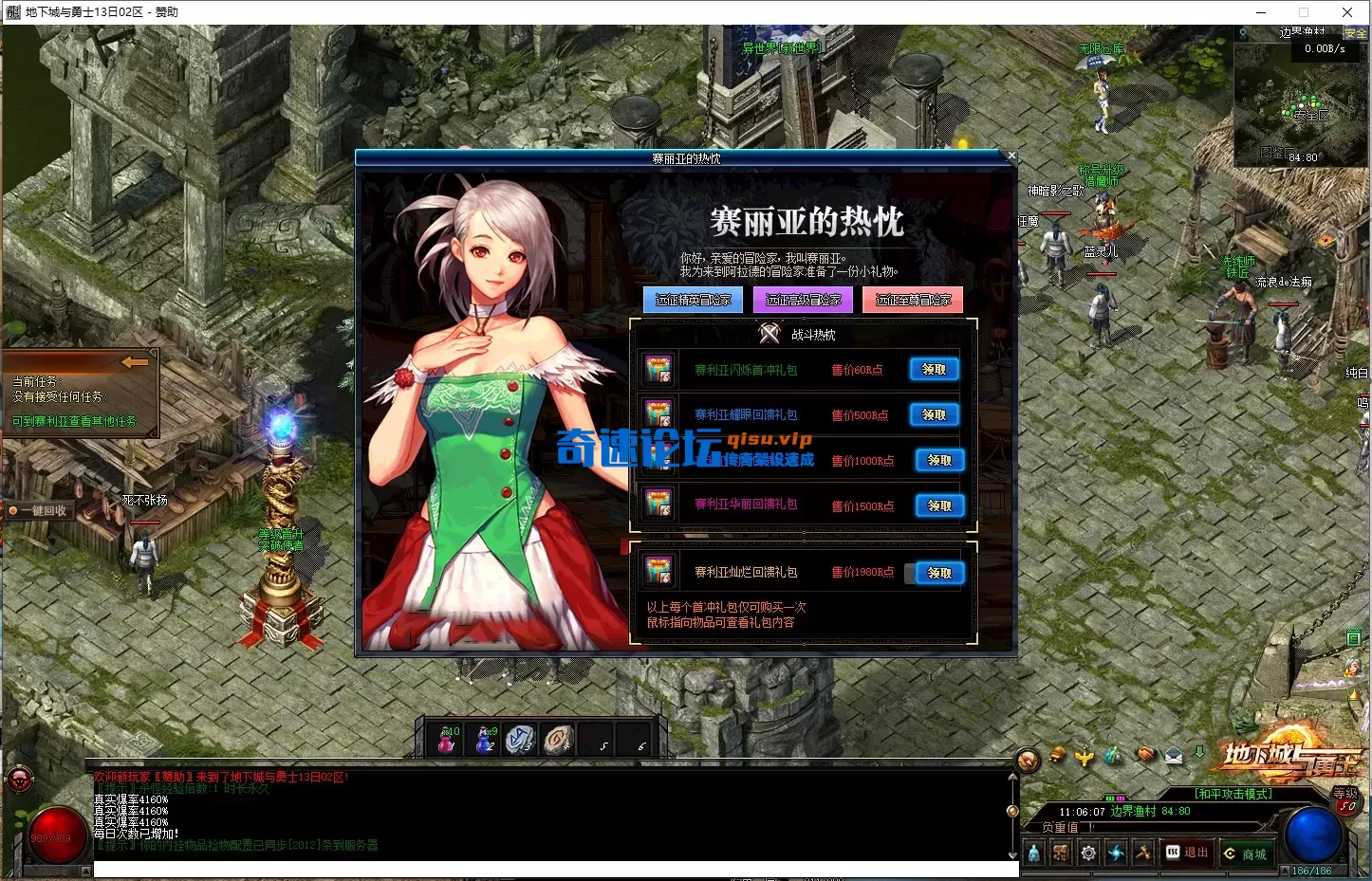The width and height of the screenshot is (1372, 881).
Task: Open the settings gear icon on bottom bar
Action: tap(1088, 853)
